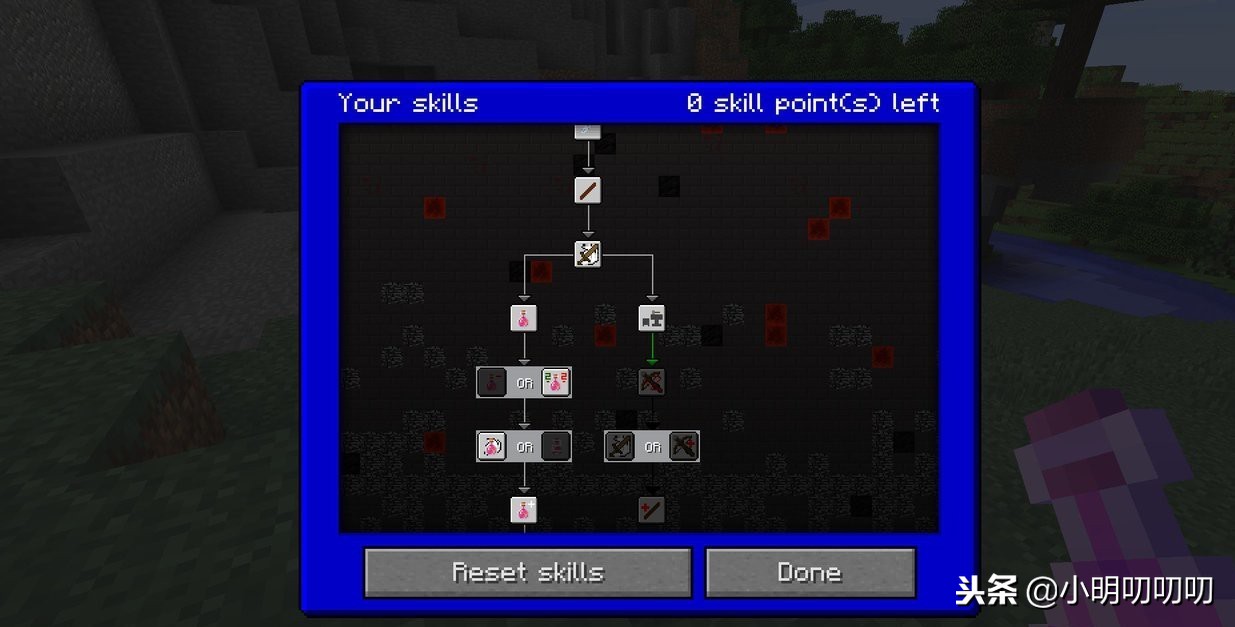
Task: Pick the swirling pink potion skill
Action: [x=491, y=446]
